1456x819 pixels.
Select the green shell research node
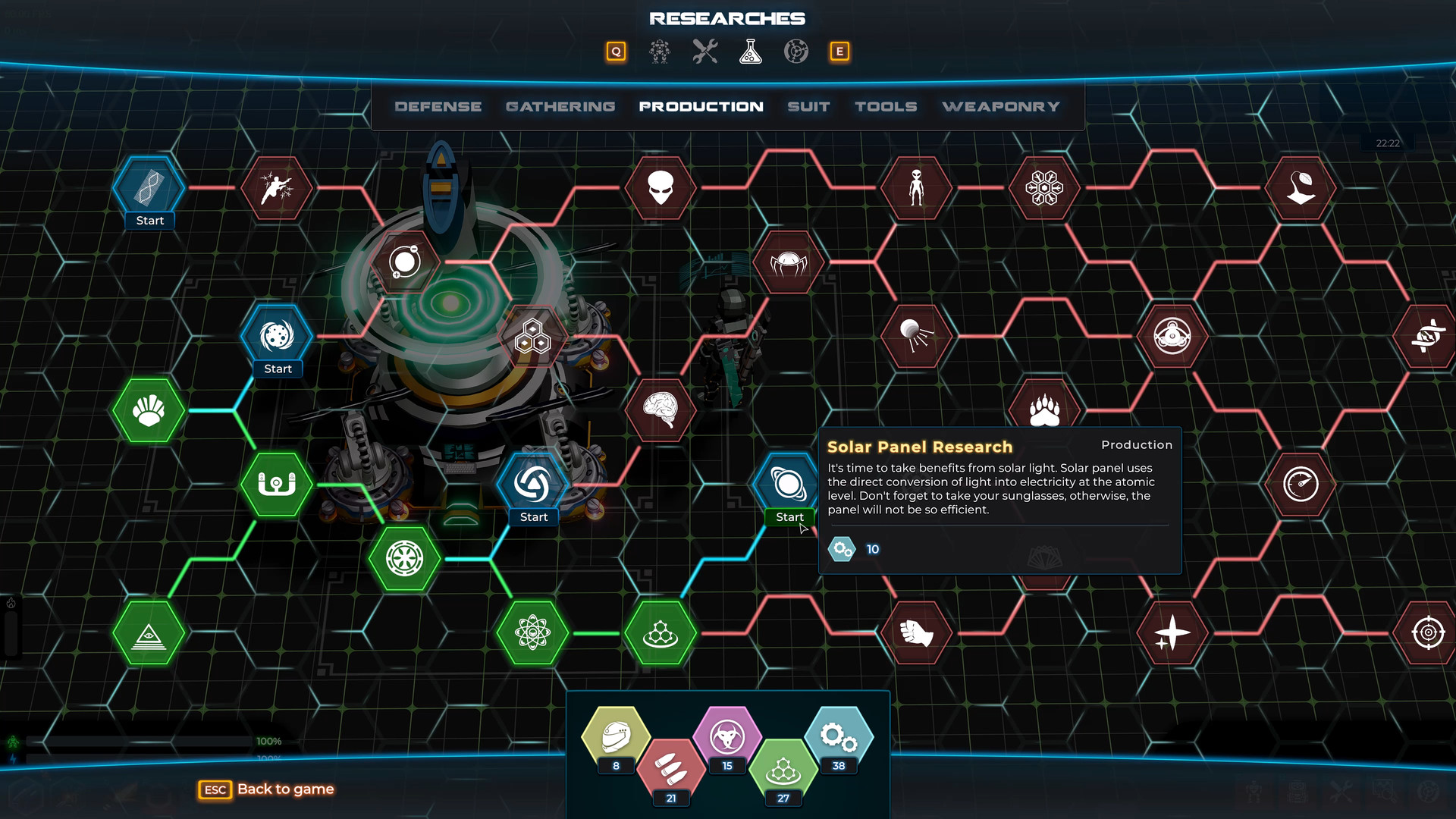coord(148,412)
